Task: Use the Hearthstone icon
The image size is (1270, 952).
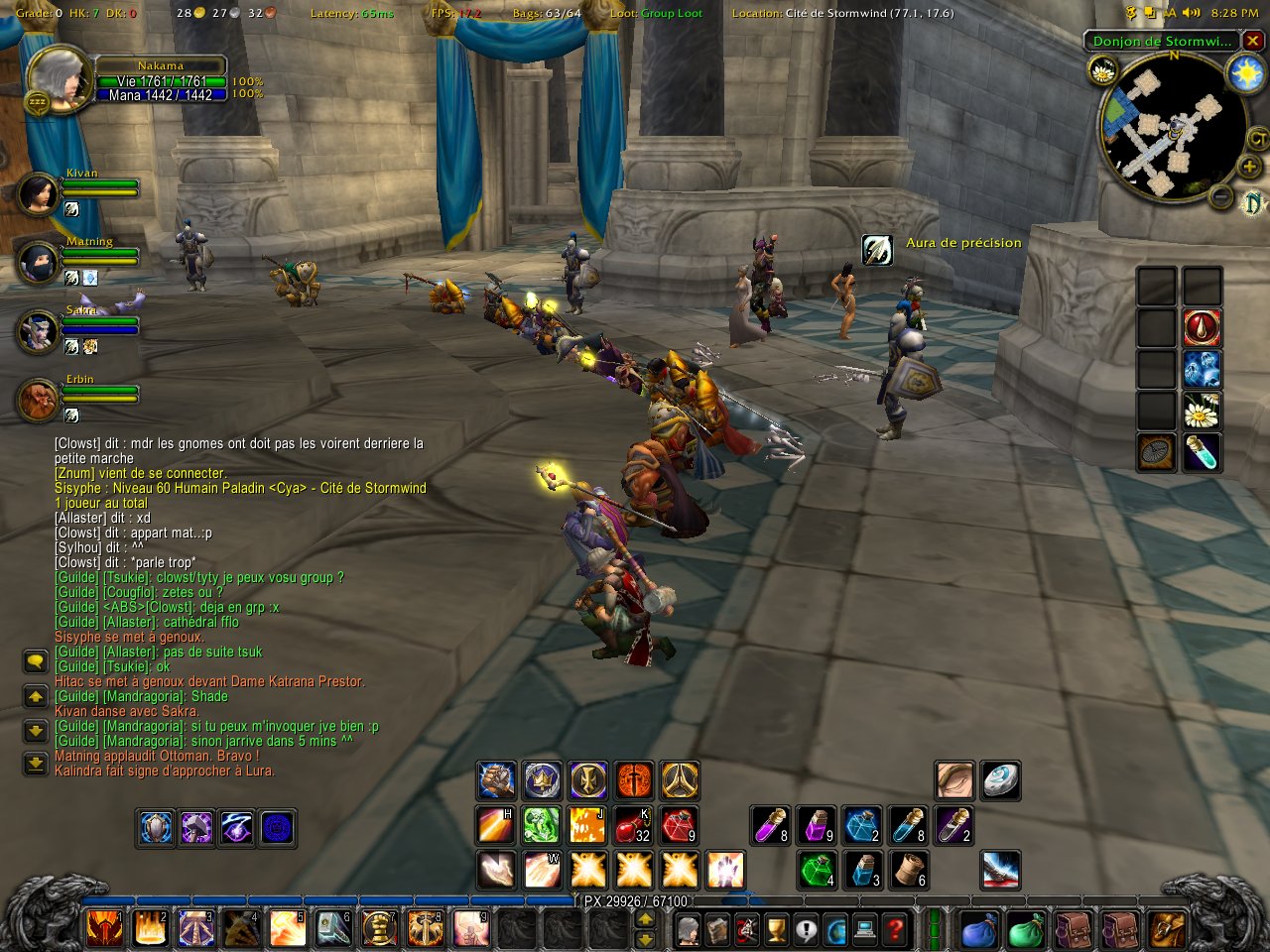Action: pyautogui.click(x=1000, y=781)
